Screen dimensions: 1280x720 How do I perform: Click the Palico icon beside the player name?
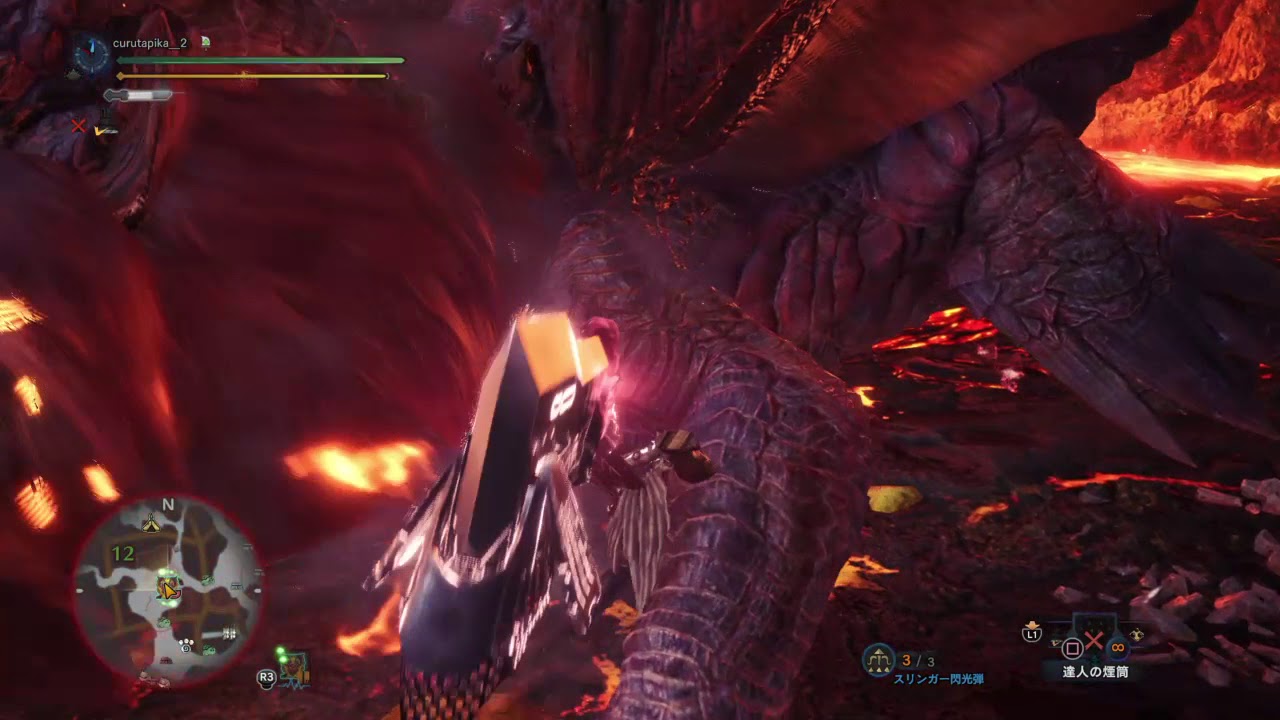[x=205, y=44]
